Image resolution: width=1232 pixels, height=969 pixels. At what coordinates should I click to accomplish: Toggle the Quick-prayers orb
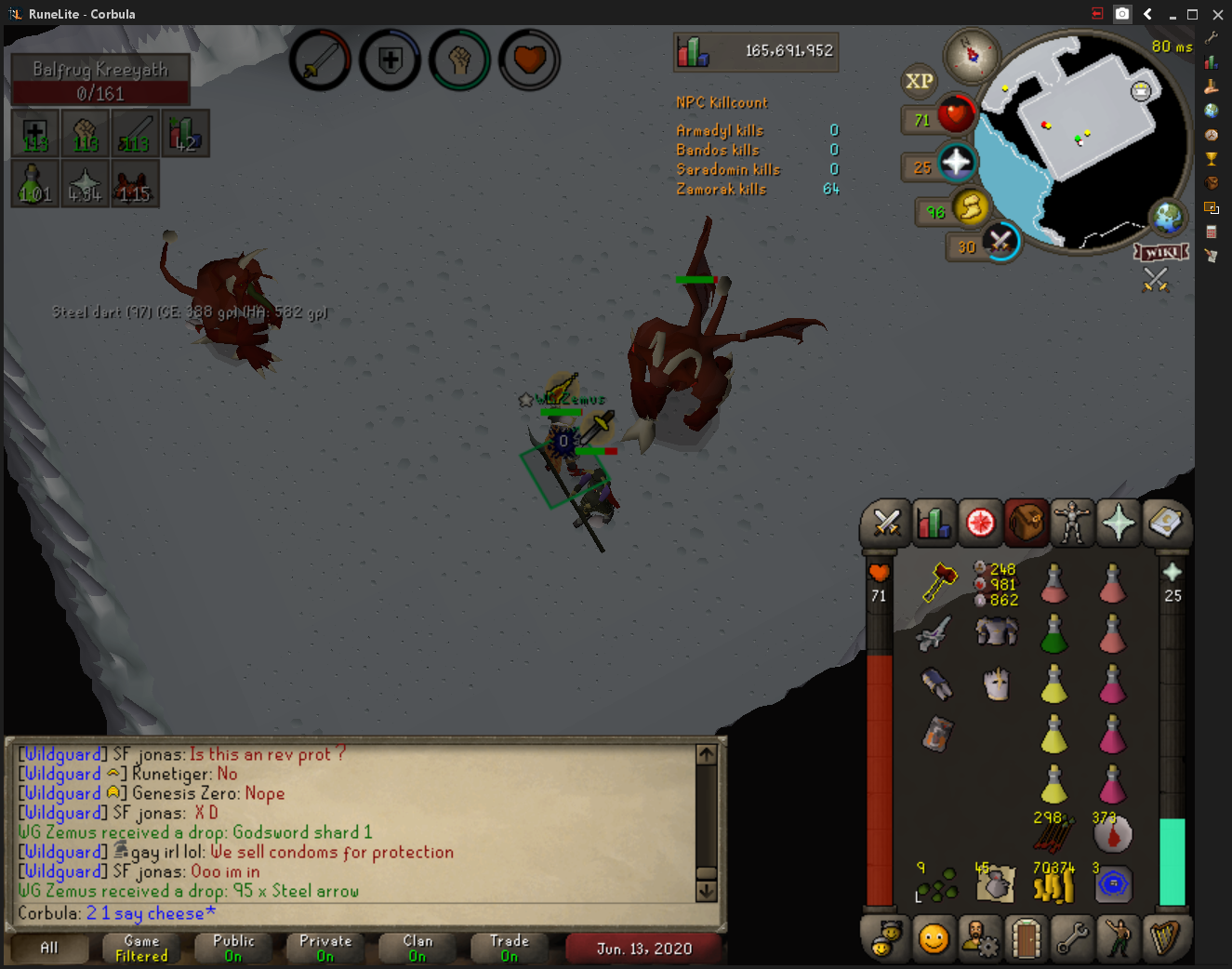pyautogui.click(x=955, y=164)
